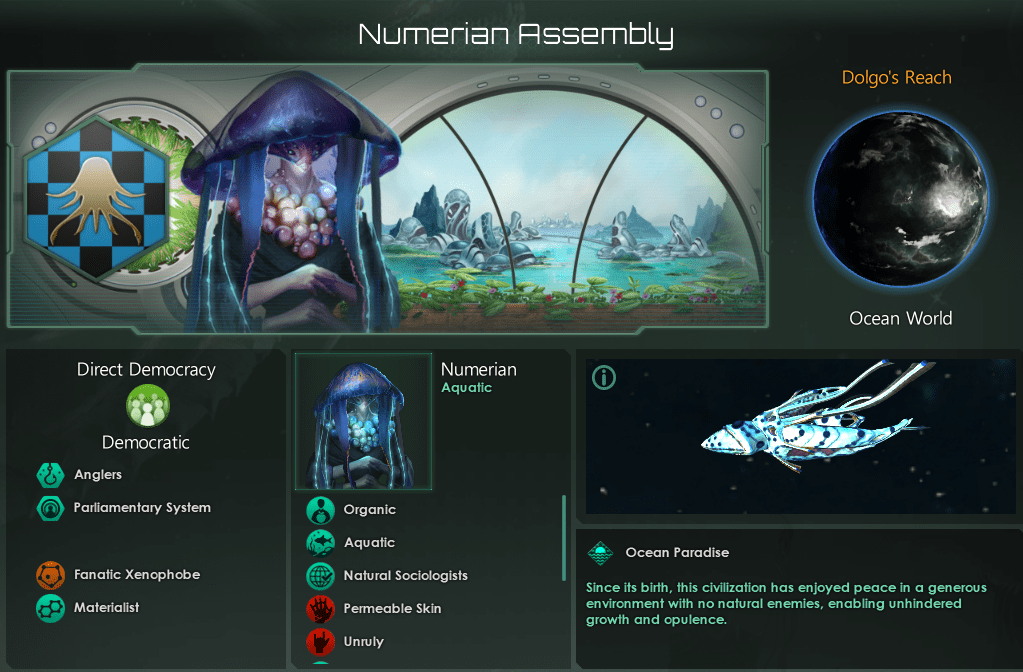Open the Numerian species portrait thumbnail
Image resolution: width=1023 pixels, height=672 pixels.
(x=363, y=421)
